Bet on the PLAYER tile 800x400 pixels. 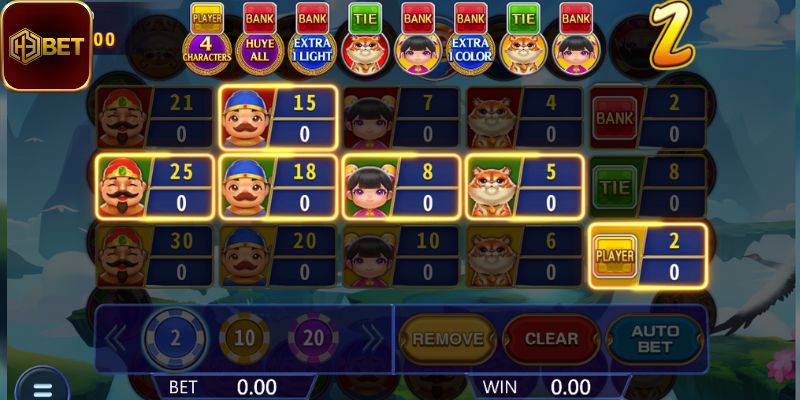(647, 256)
